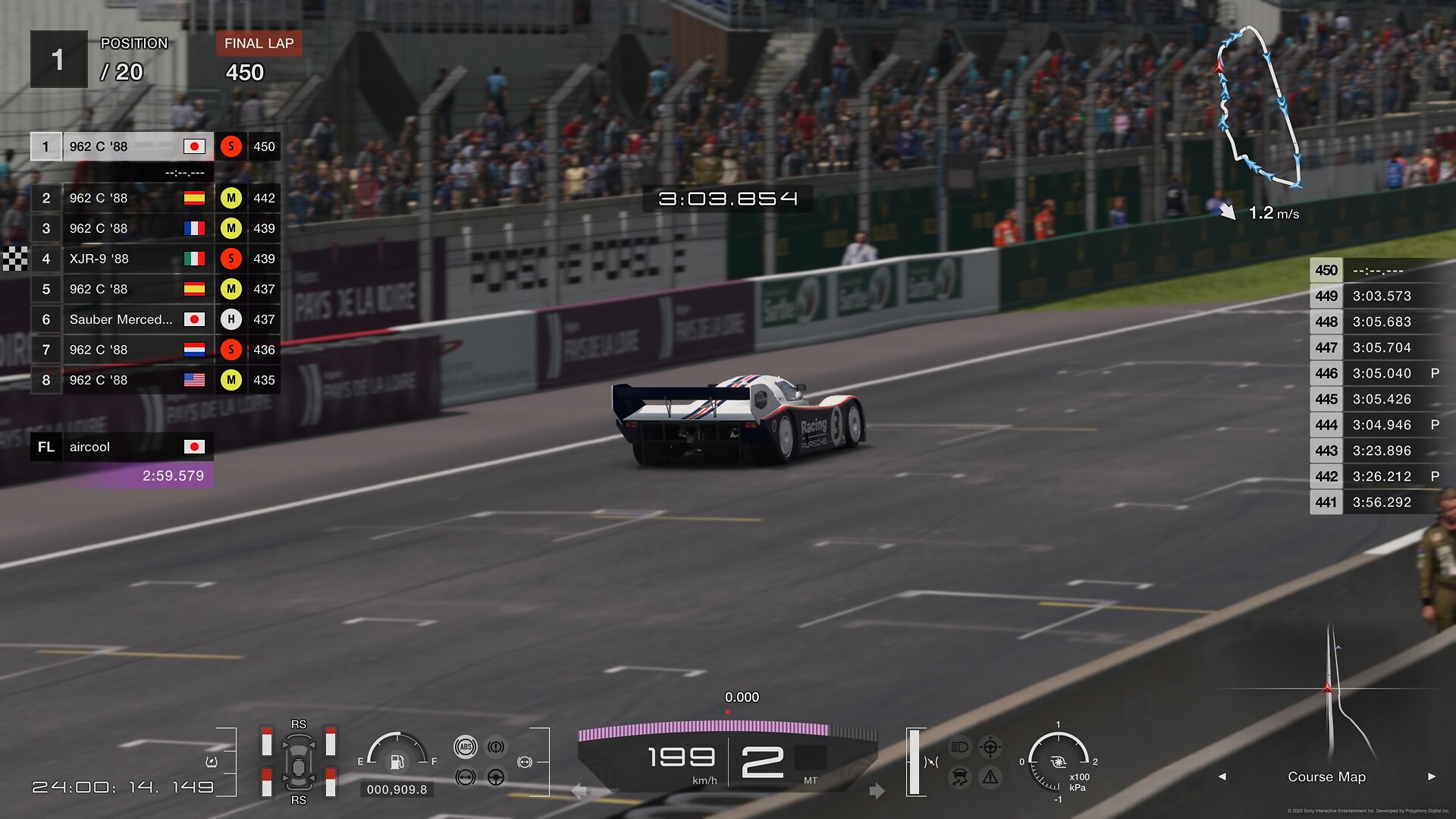Choose the second-place 962 C '88 entry
Viewport: 1456px width, 819px height.
click(x=121, y=198)
